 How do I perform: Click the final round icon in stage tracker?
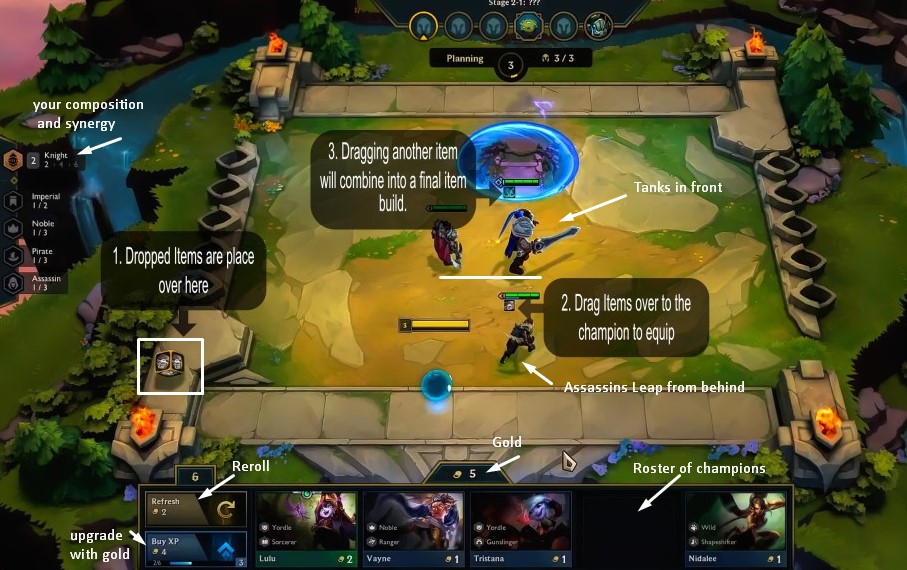tap(598, 25)
